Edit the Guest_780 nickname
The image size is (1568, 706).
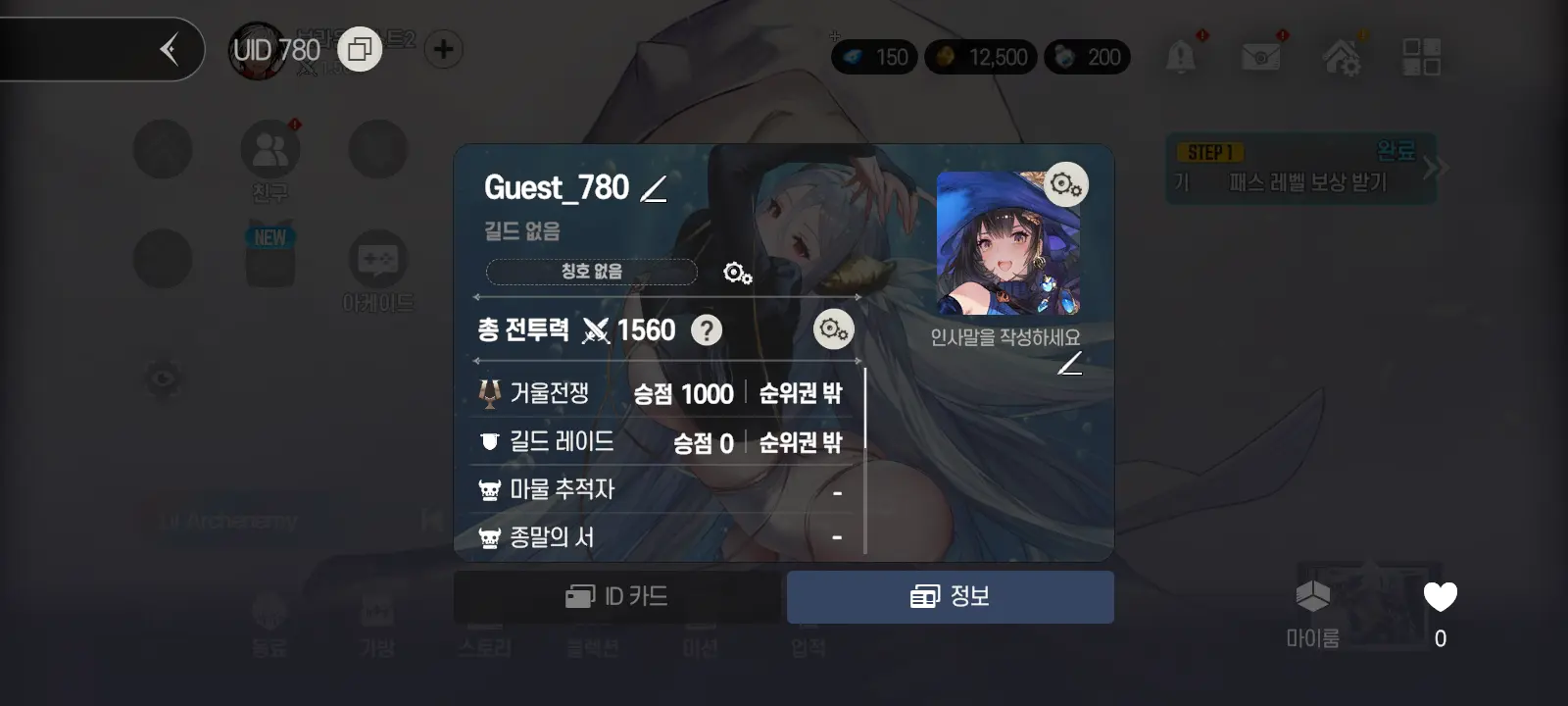pos(654,188)
